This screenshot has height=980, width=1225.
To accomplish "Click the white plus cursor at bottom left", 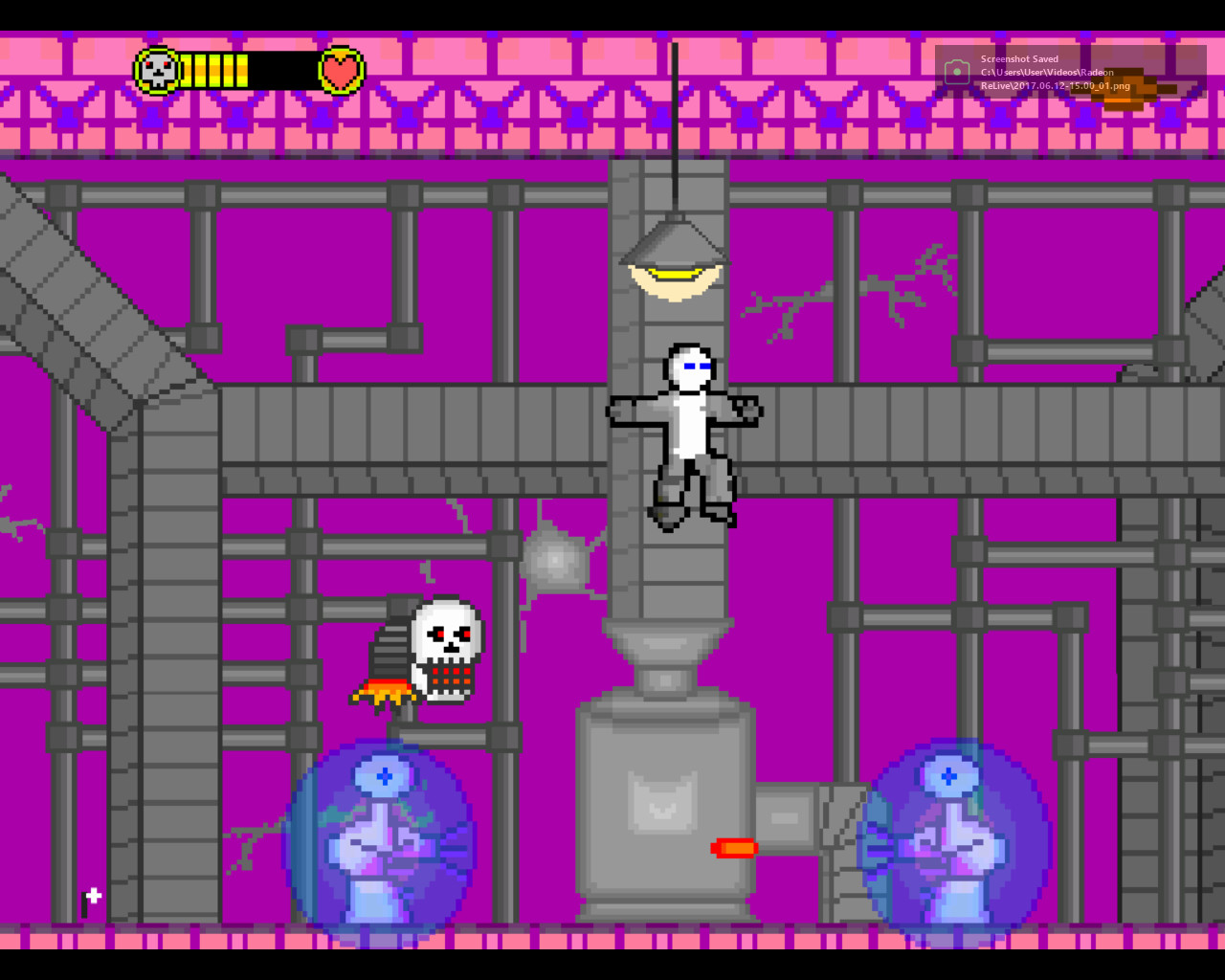I will point(93,897).
